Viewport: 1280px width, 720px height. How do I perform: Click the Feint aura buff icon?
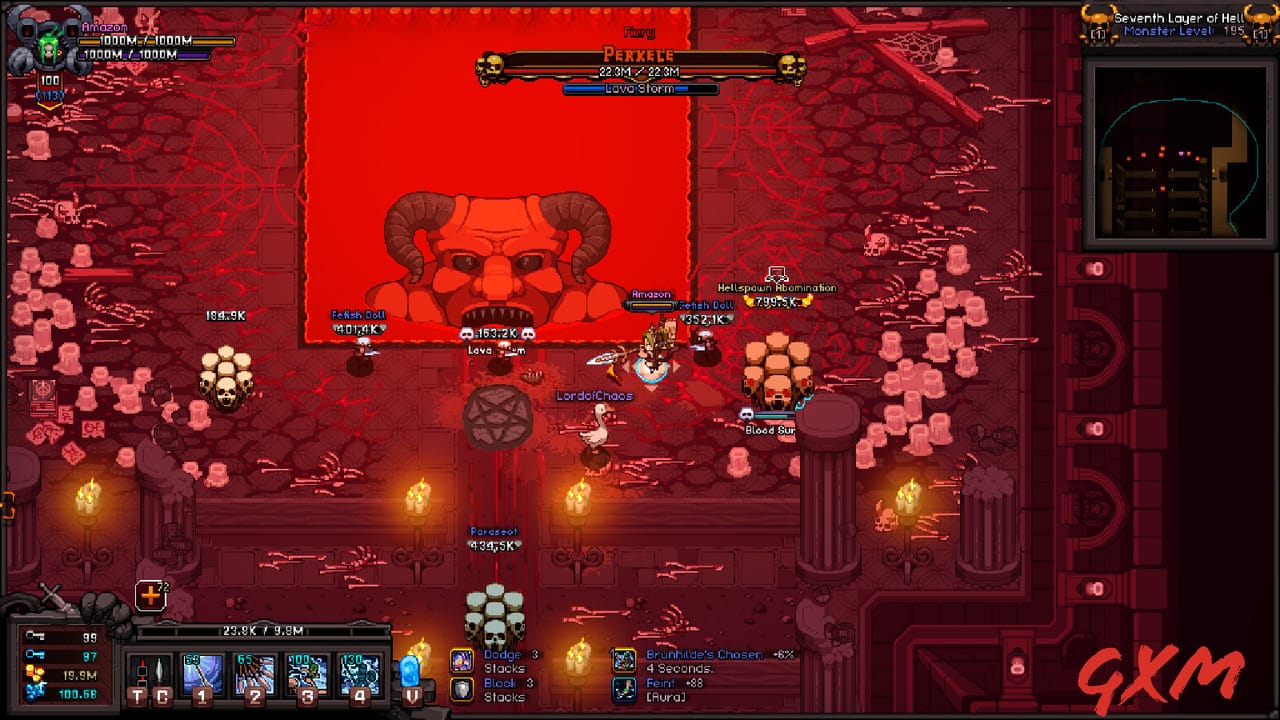click(624, 690)
